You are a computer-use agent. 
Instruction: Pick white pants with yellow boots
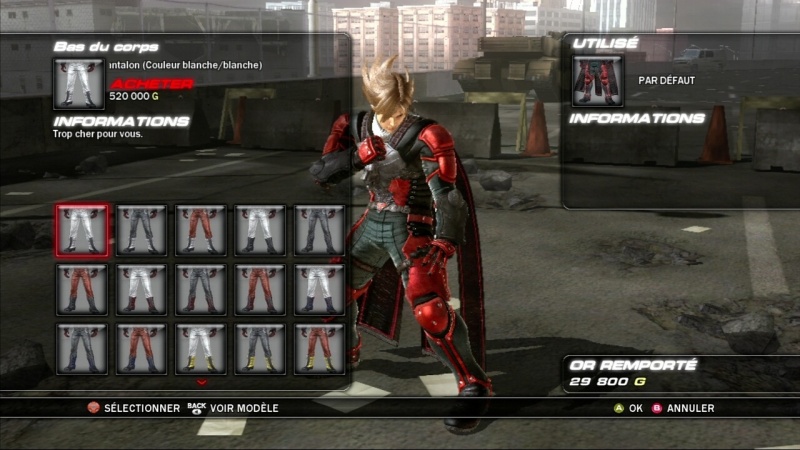(x=201, y=348)
